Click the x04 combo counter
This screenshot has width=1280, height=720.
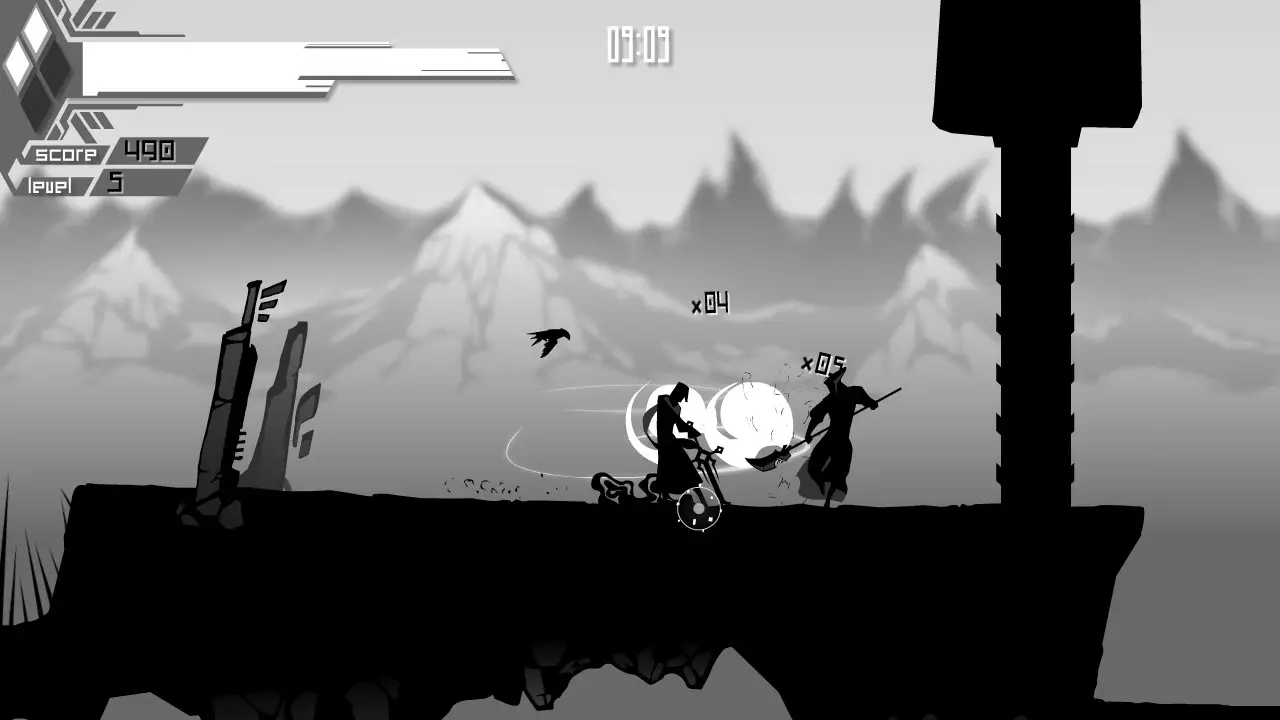(x=709, y=303)
